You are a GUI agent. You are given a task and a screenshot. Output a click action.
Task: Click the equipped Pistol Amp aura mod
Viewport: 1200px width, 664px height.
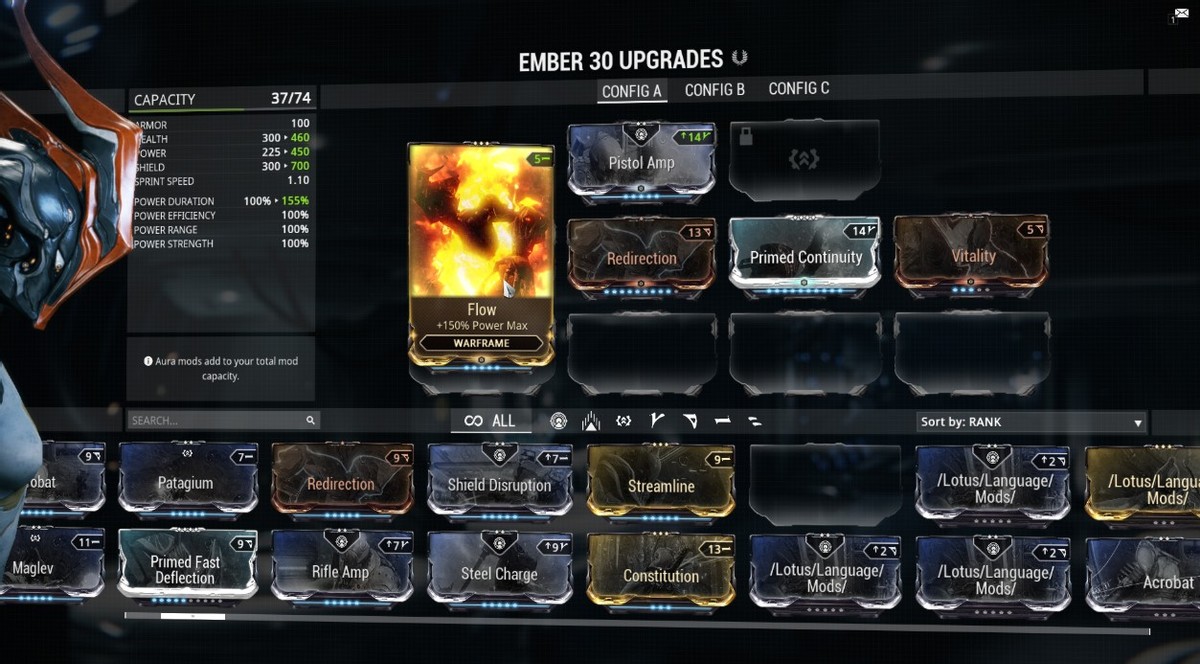pyautogui.click(x=641, y=163)
